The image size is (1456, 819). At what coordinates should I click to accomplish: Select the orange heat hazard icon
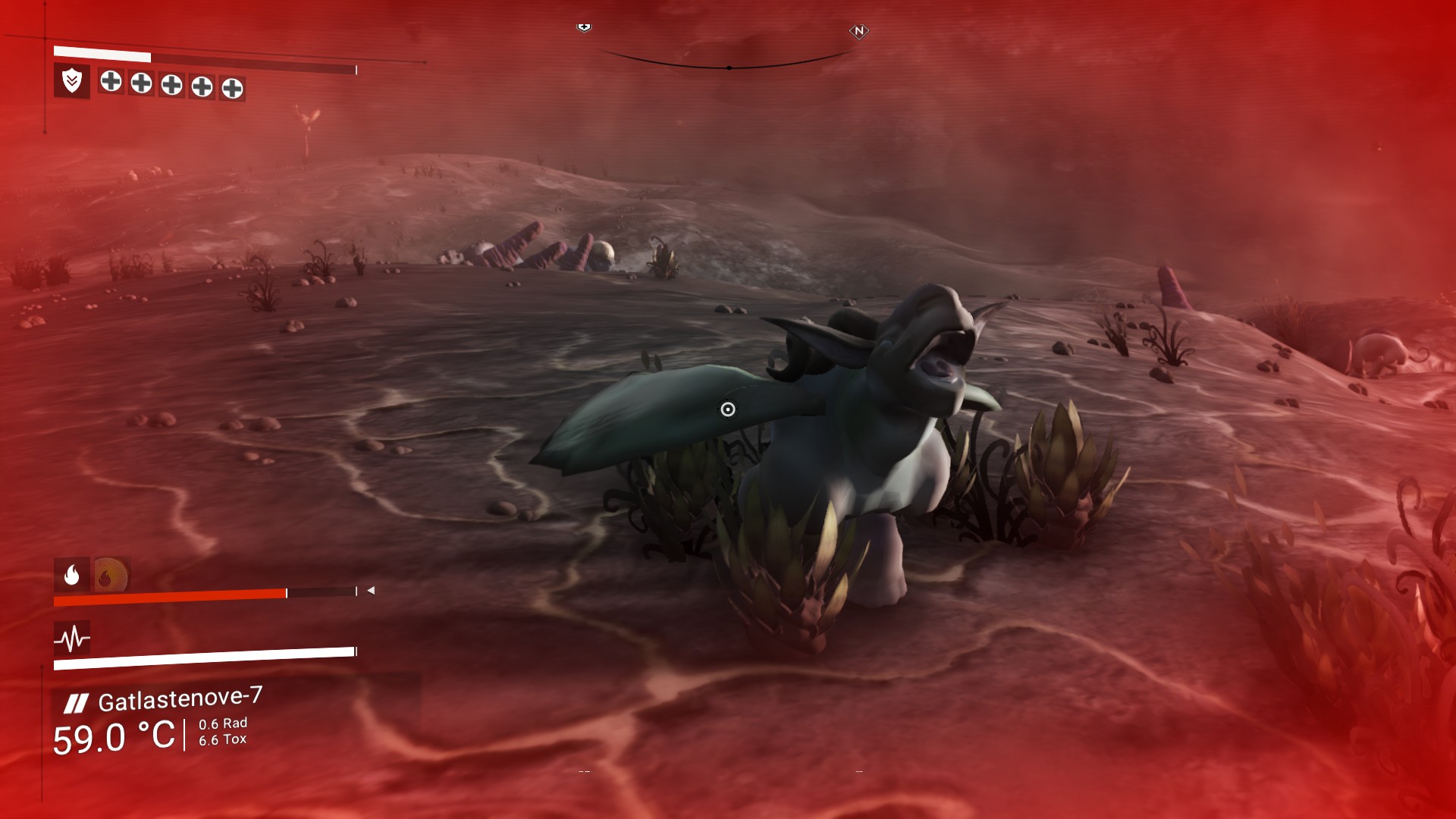coord(110,576)
